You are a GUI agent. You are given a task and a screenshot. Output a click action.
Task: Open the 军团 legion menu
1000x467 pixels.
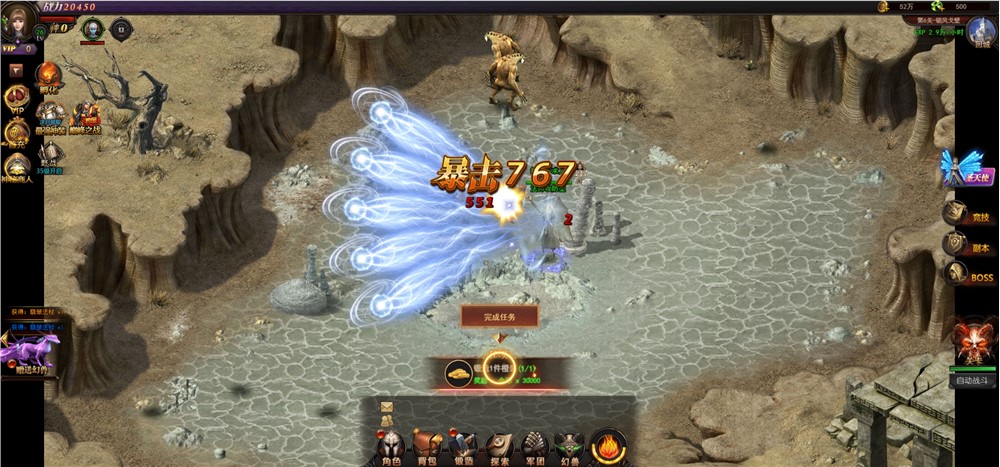coord(536,446)
